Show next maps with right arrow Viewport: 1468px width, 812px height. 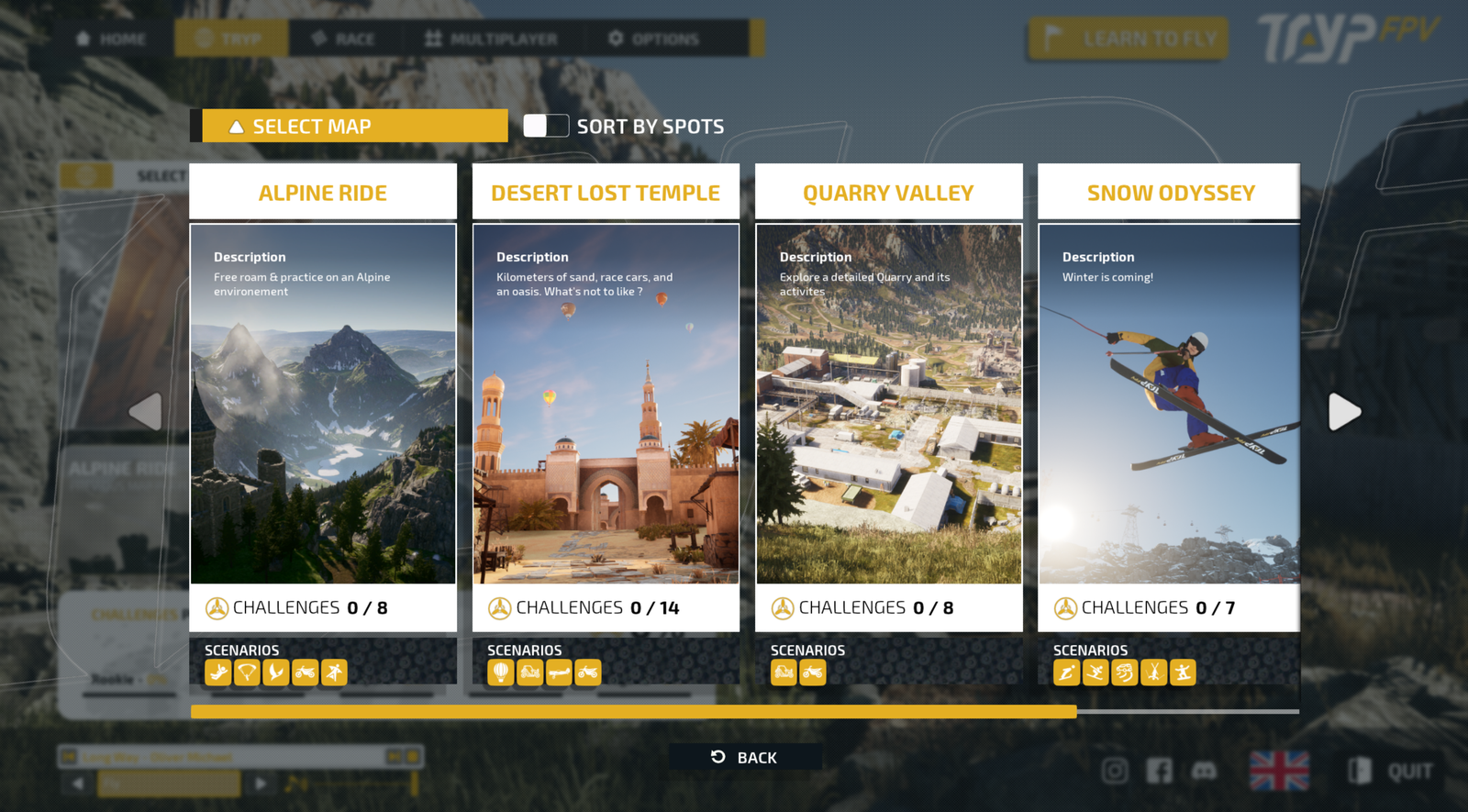1344,412
